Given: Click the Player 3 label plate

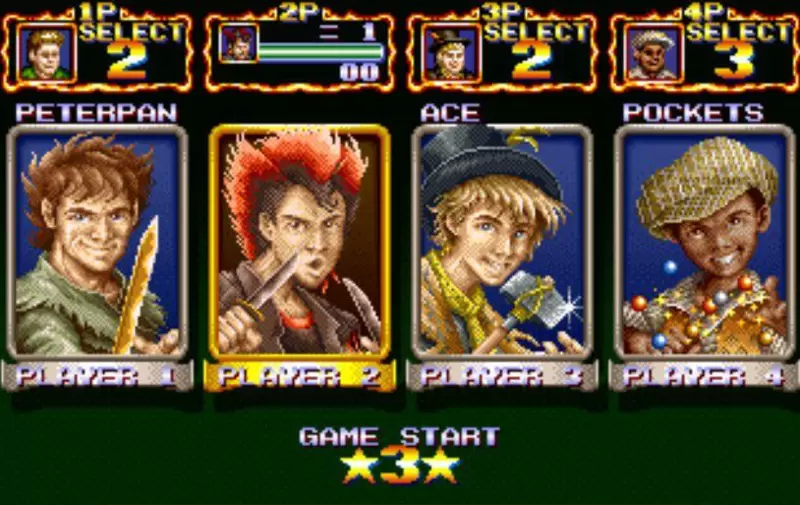Looking at the screenshot, I should 502,376.
